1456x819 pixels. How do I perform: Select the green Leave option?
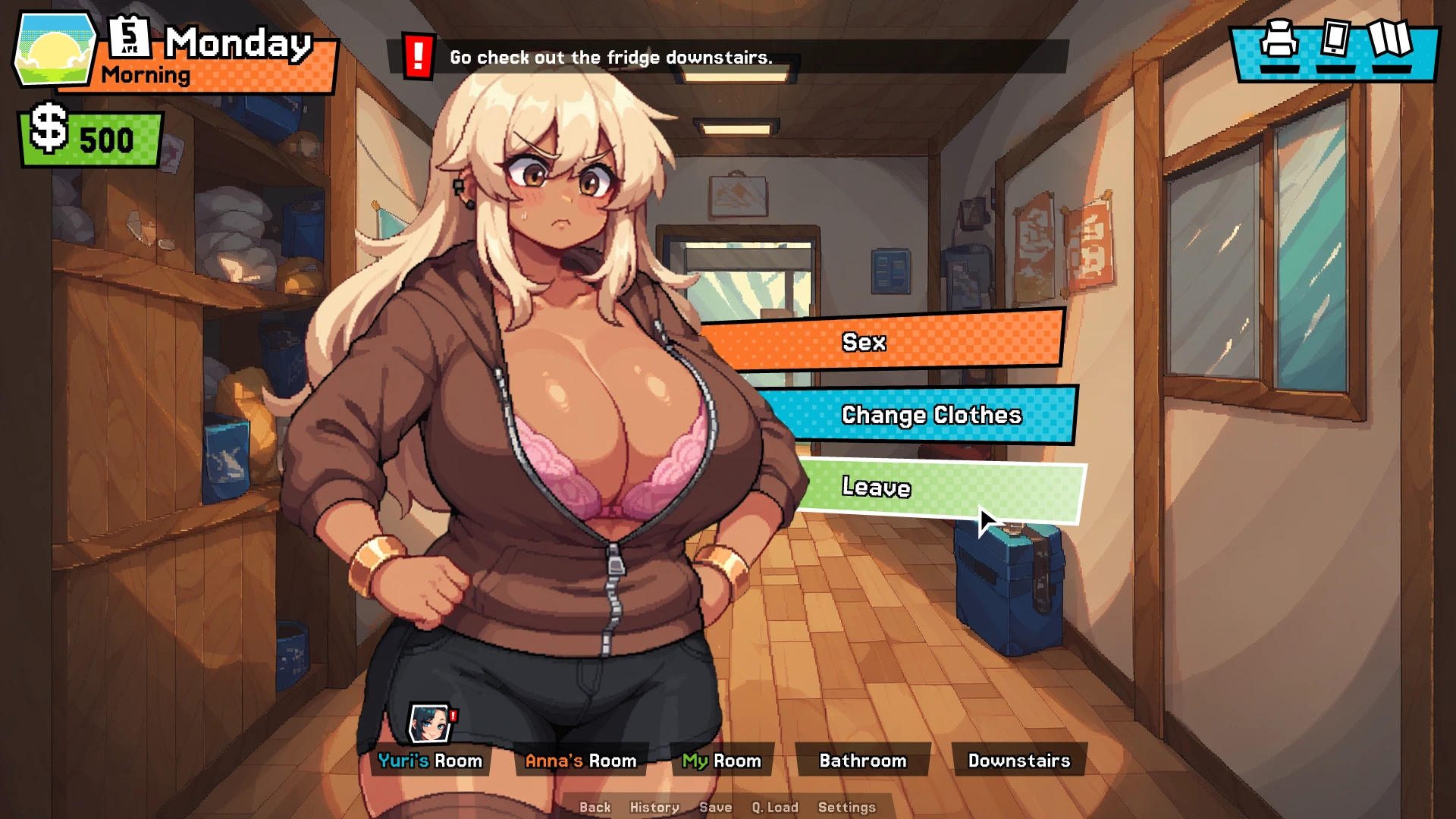[x=940, y=489]
